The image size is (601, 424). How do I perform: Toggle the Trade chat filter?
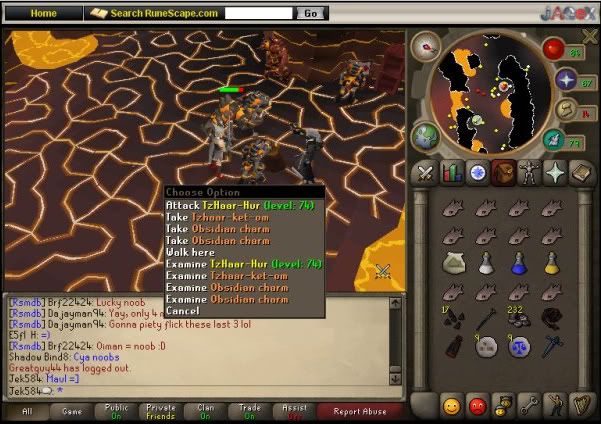point(250,411)
